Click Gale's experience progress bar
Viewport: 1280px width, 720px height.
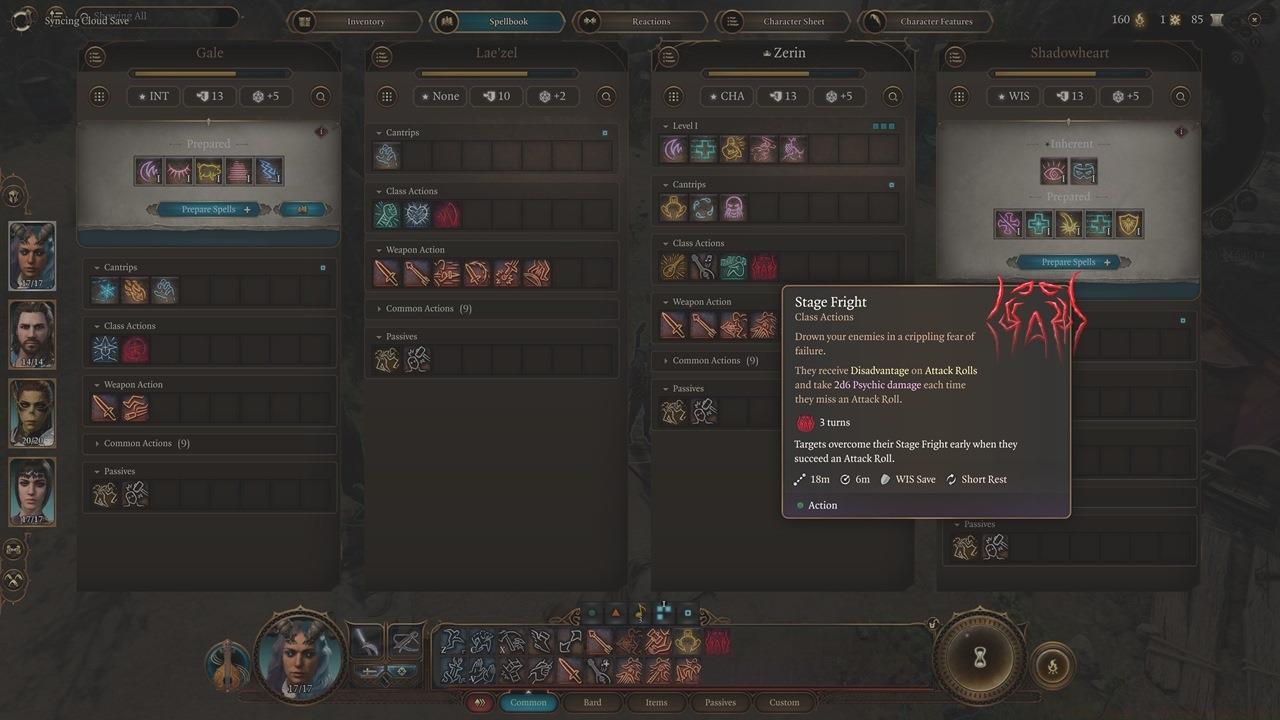click(208, 72)
